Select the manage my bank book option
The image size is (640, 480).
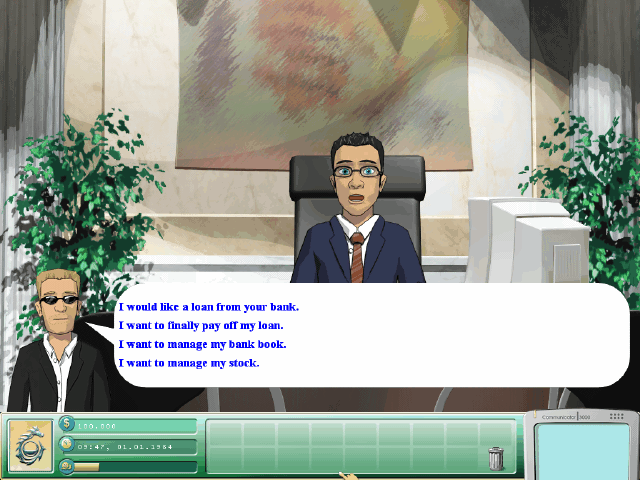202,344
